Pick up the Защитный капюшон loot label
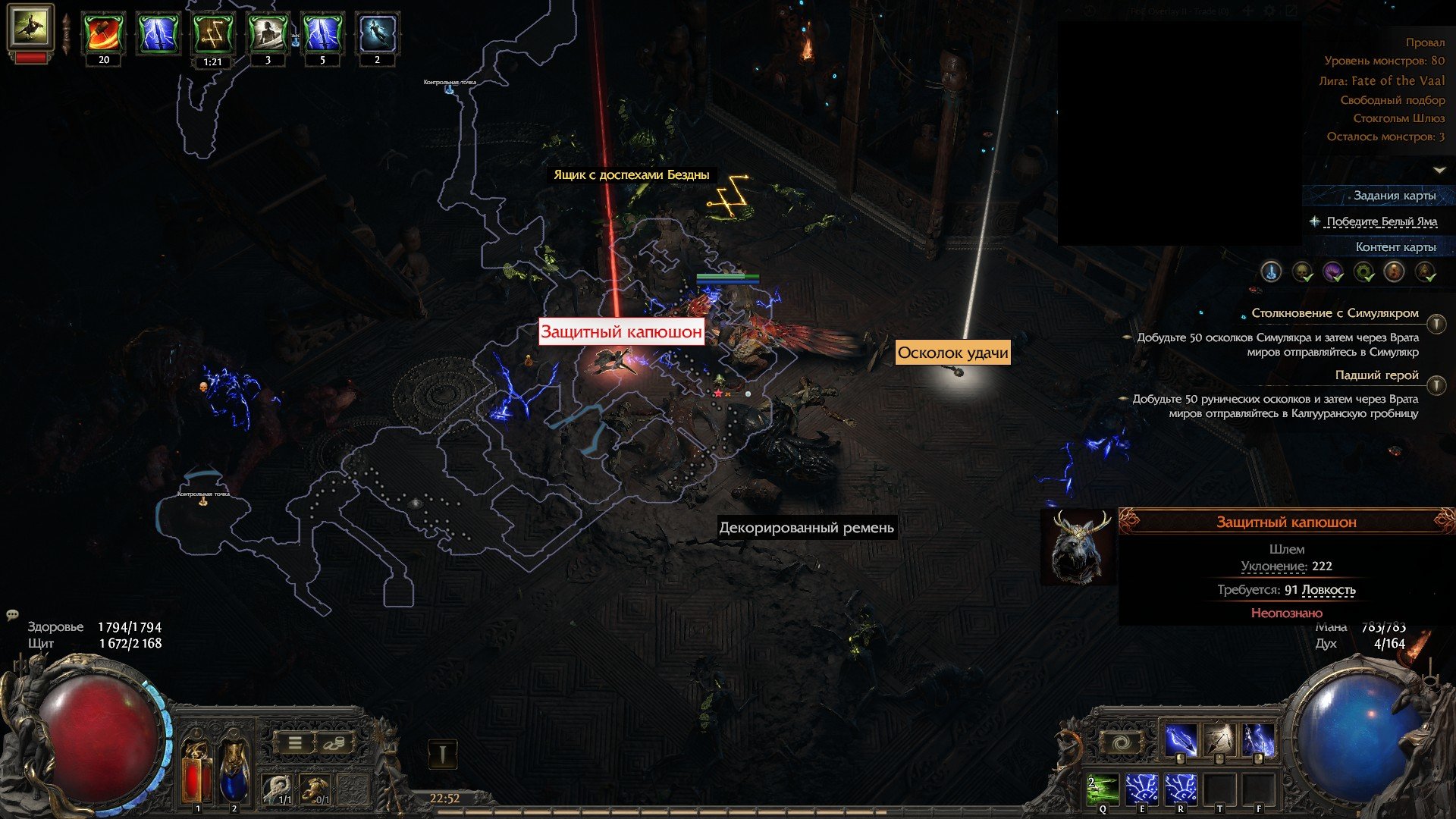 621,332
